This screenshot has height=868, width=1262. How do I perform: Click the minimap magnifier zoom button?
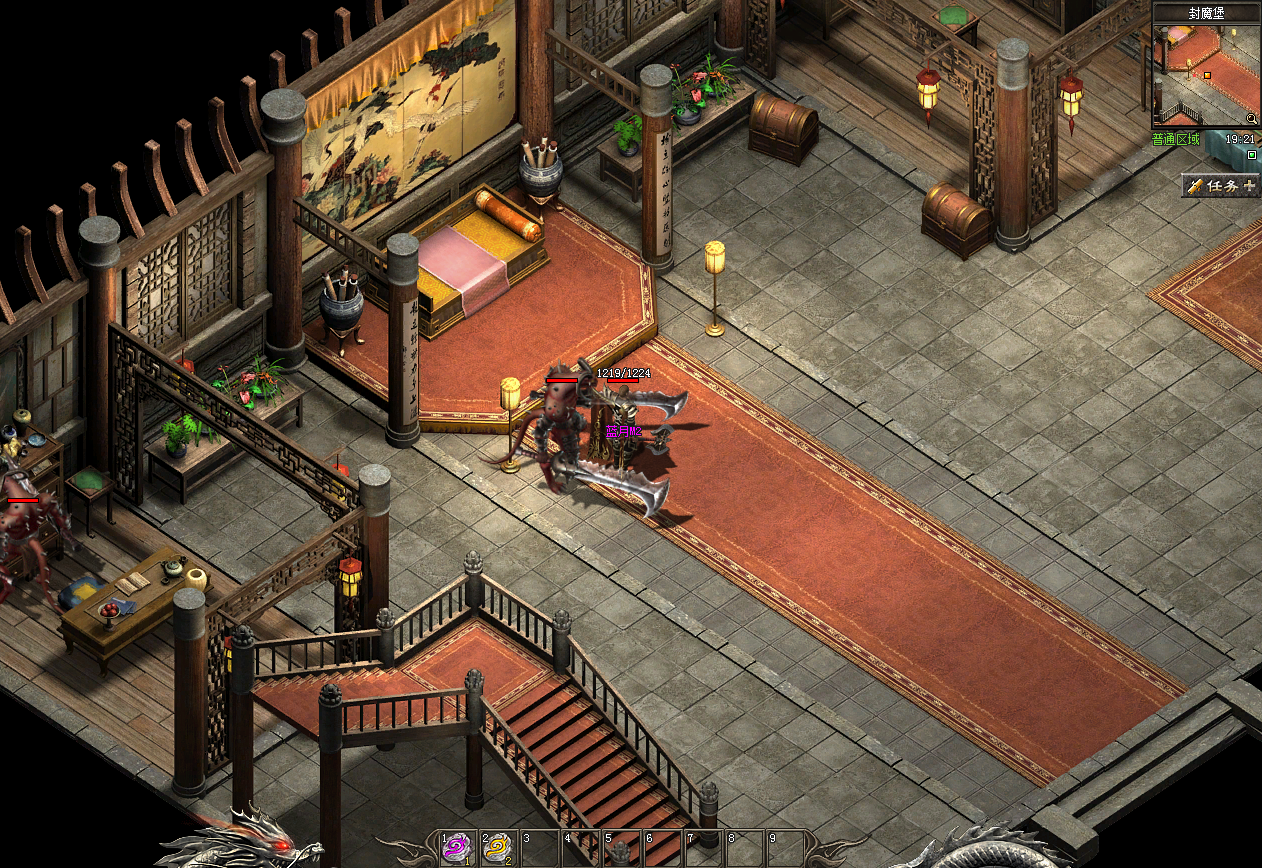point(1251,118)
